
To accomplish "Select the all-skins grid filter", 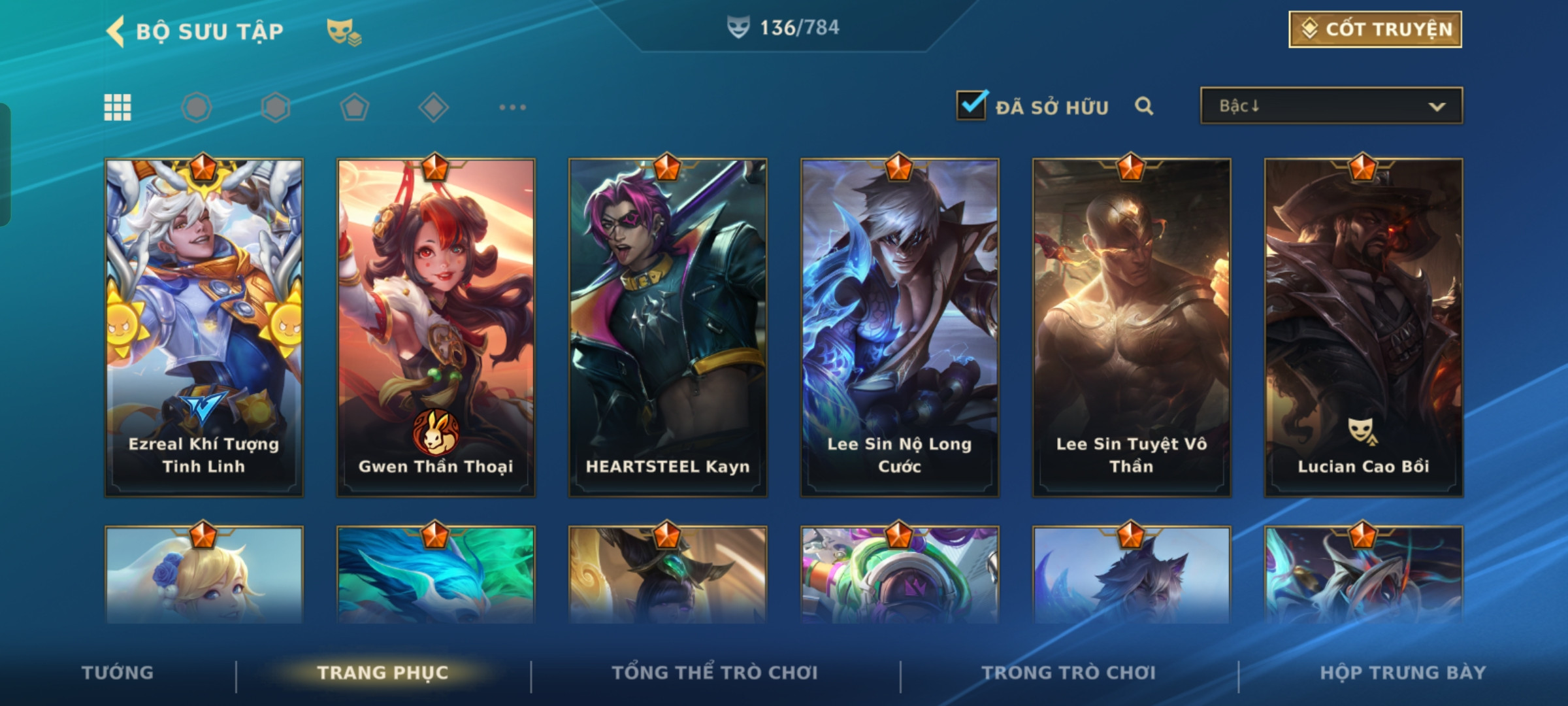I will pos(118,107).
